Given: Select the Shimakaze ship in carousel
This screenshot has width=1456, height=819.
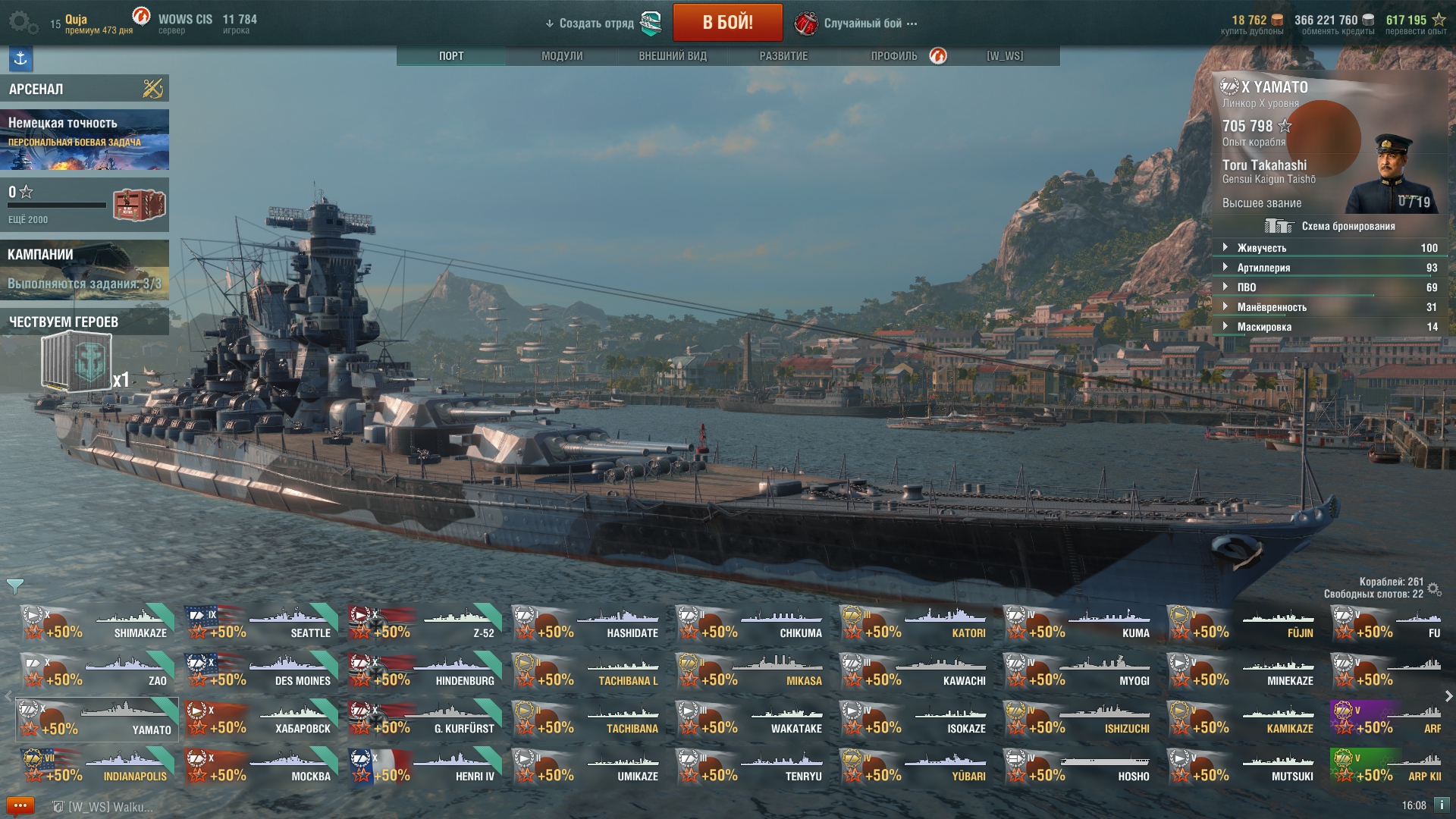Looking at the screenshot, I should coord(97,623).
